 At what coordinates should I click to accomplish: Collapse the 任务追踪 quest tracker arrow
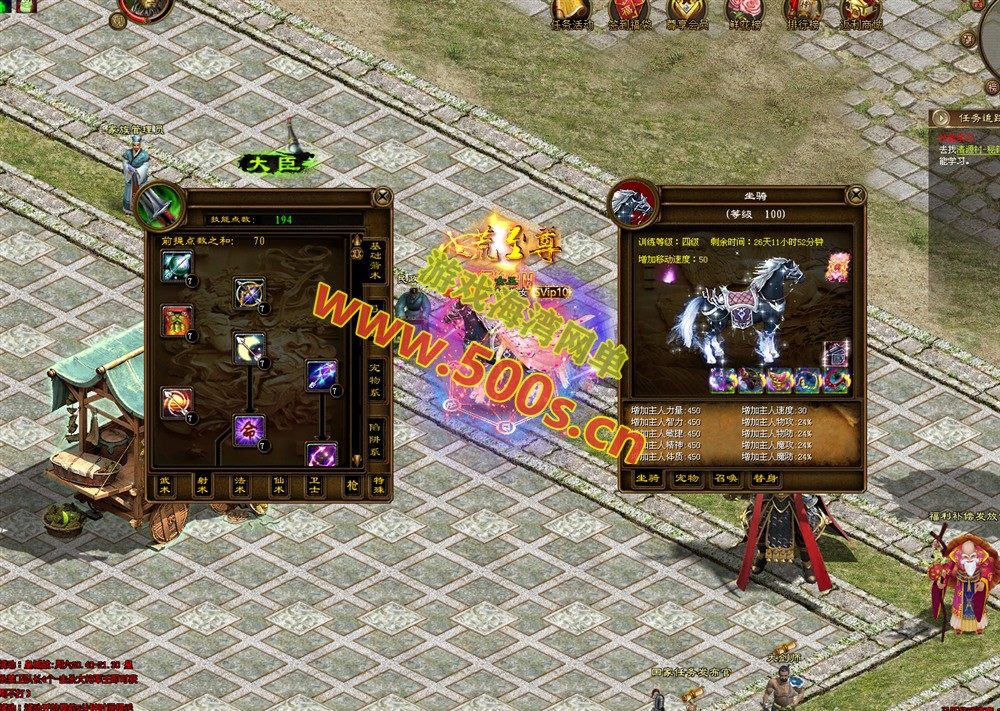(940, 118)
